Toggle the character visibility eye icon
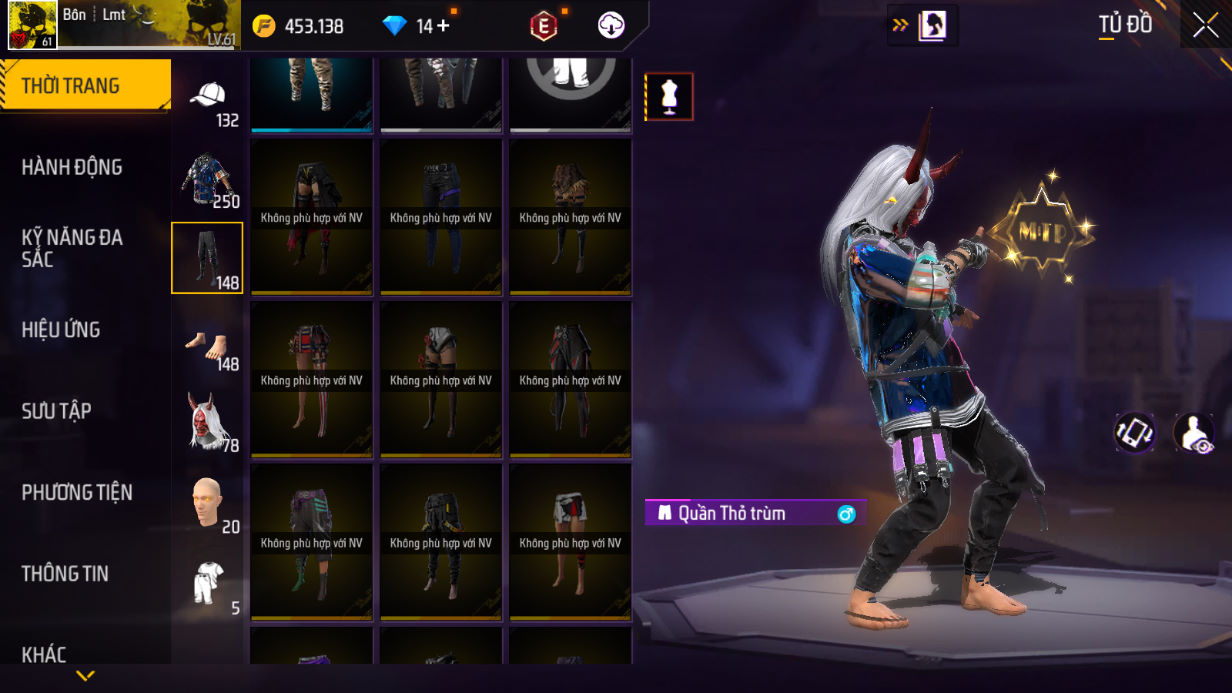 coord(1193,433)
